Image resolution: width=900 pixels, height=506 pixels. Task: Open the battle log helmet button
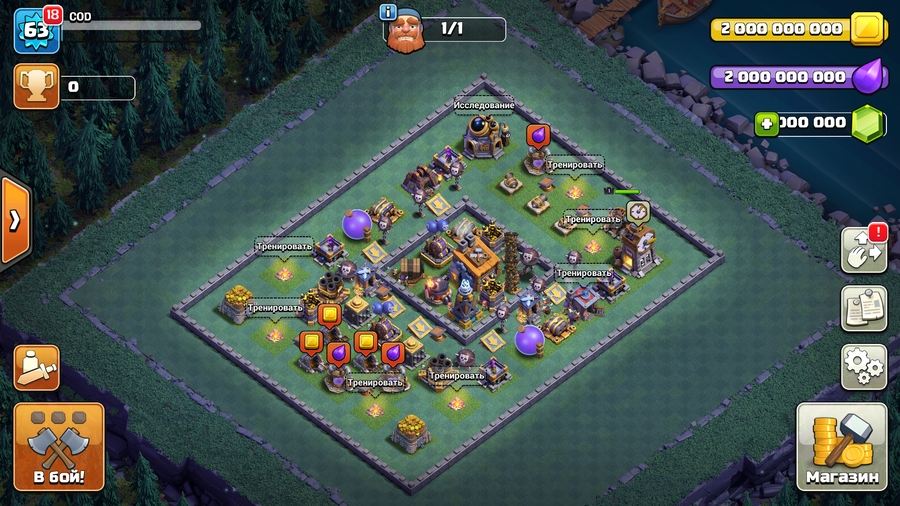tap(36, 368)
